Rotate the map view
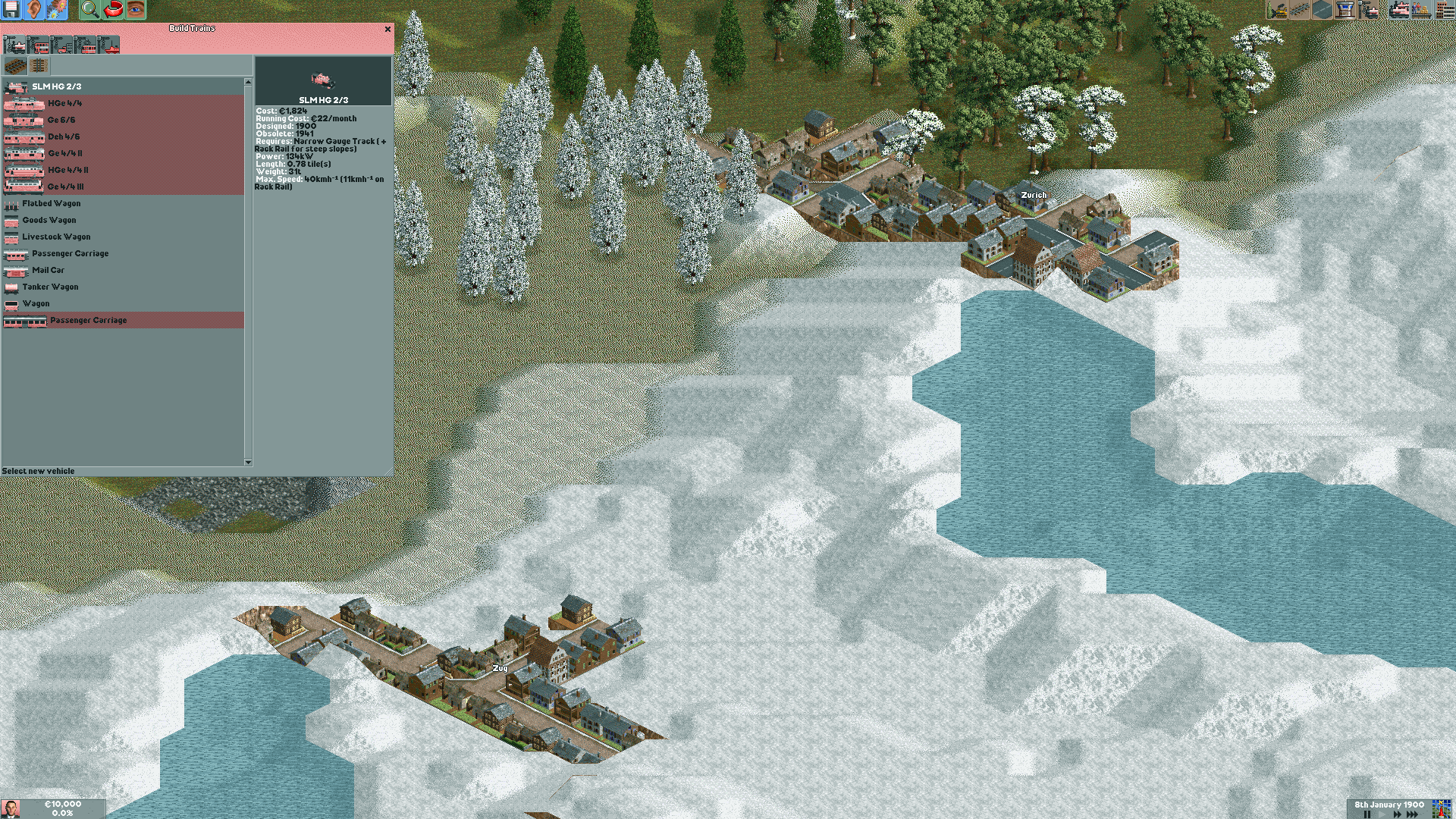 (x=112, y=10)
